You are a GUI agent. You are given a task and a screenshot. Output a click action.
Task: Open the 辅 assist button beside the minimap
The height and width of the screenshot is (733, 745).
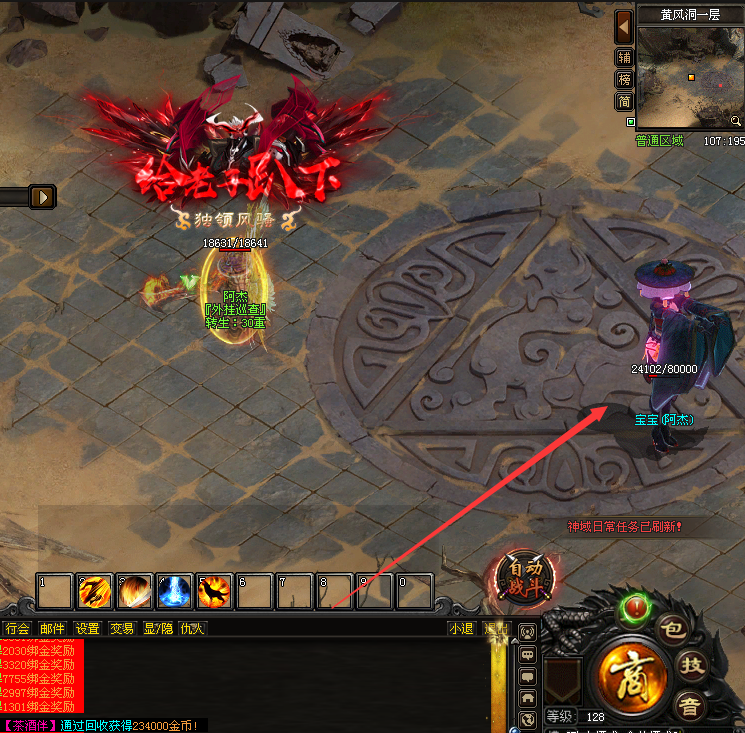pyautogui.click(x=624, y=57)
